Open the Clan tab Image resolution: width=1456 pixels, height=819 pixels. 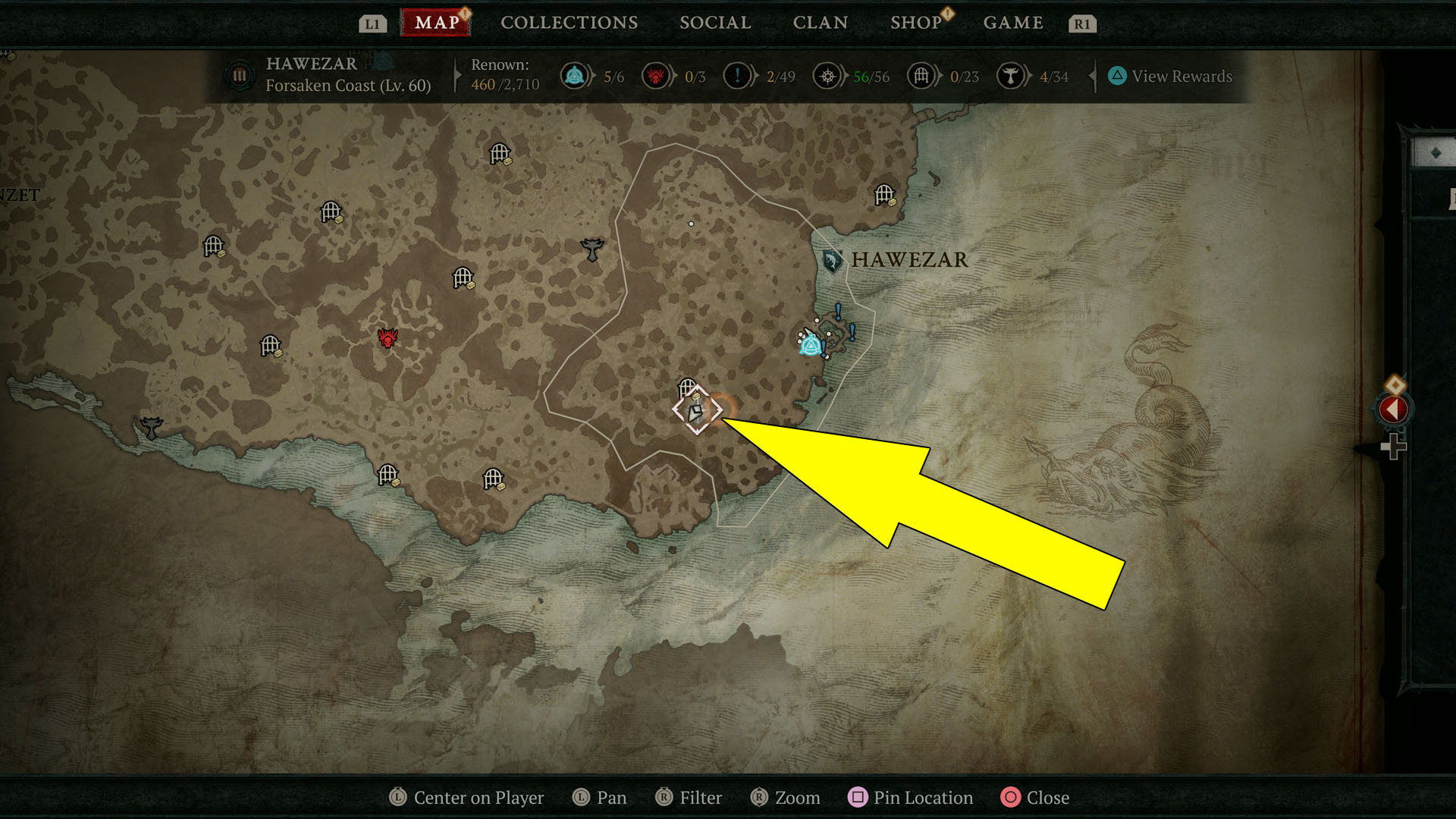(x=820, y=23)
